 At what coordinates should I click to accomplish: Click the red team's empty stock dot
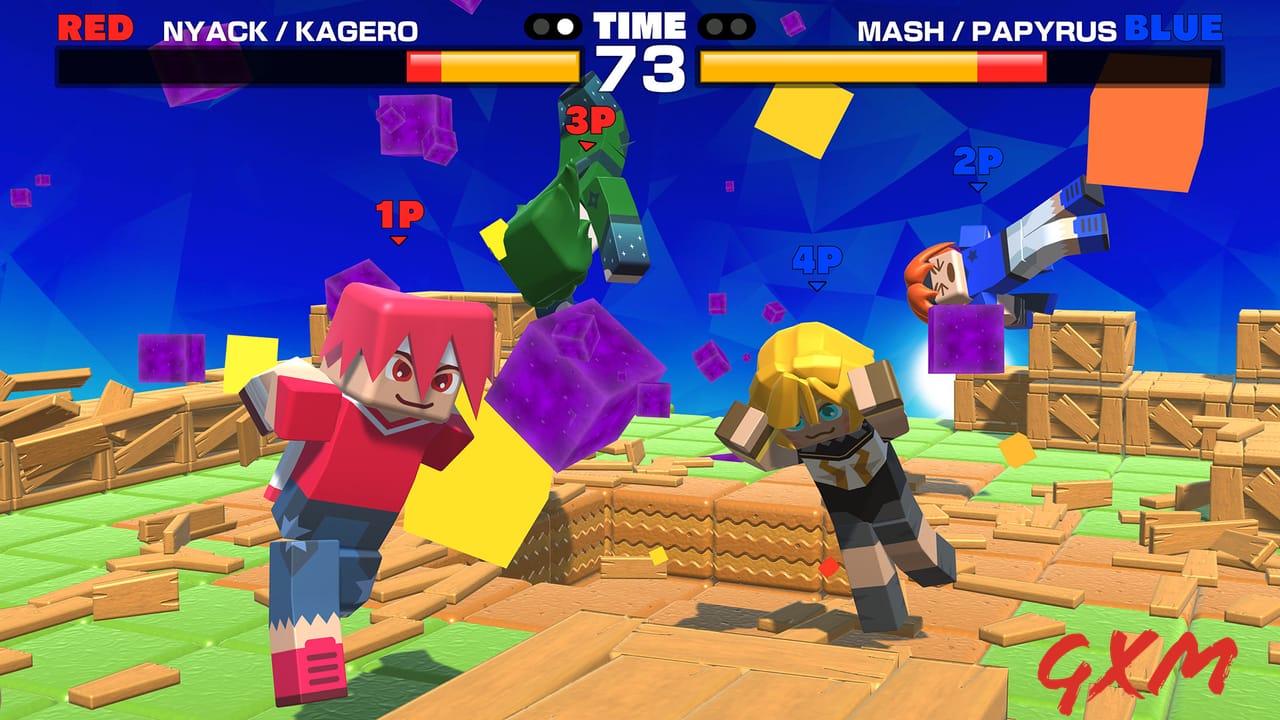tap(540, 26)
